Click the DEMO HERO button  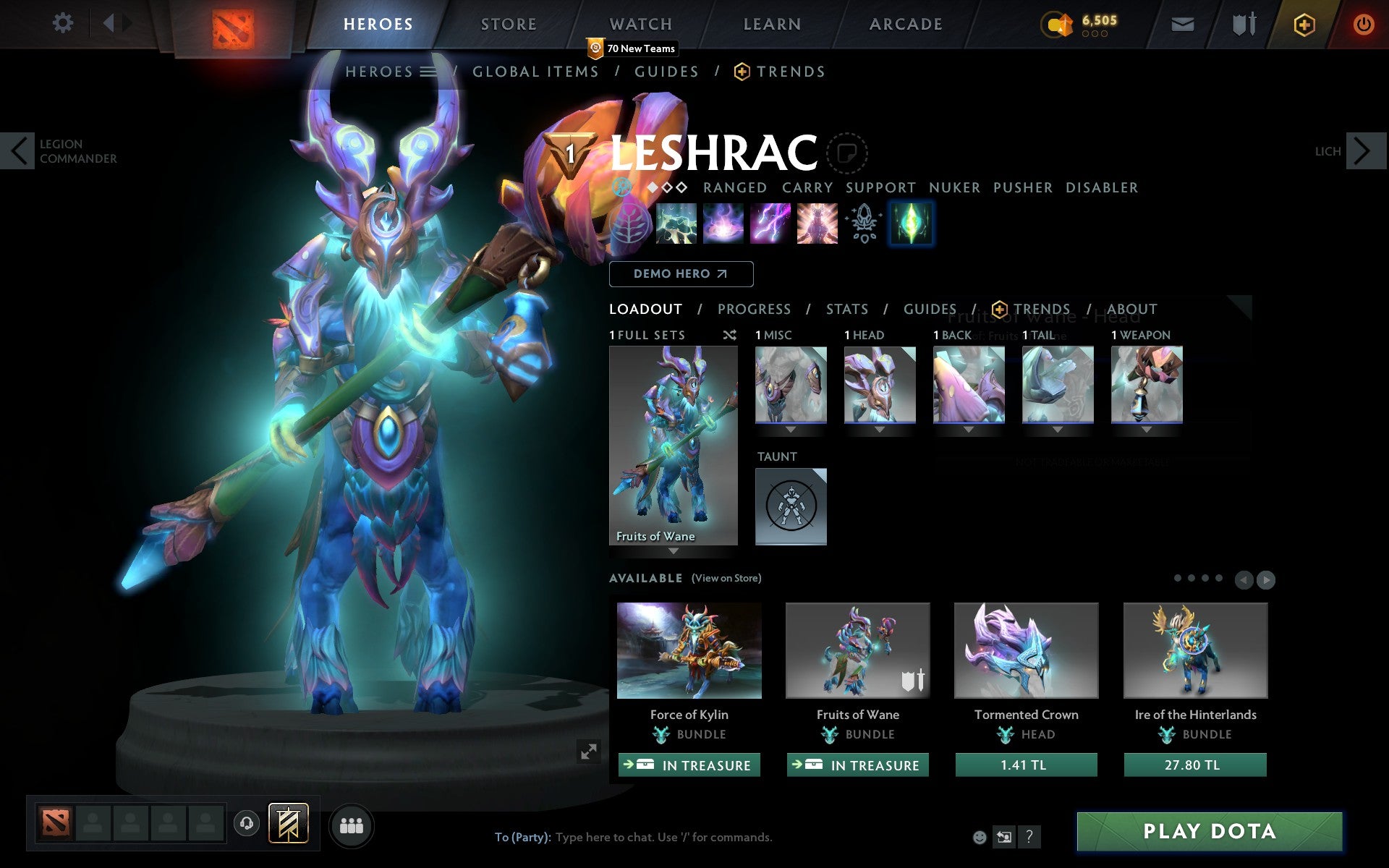click(681, 274)
